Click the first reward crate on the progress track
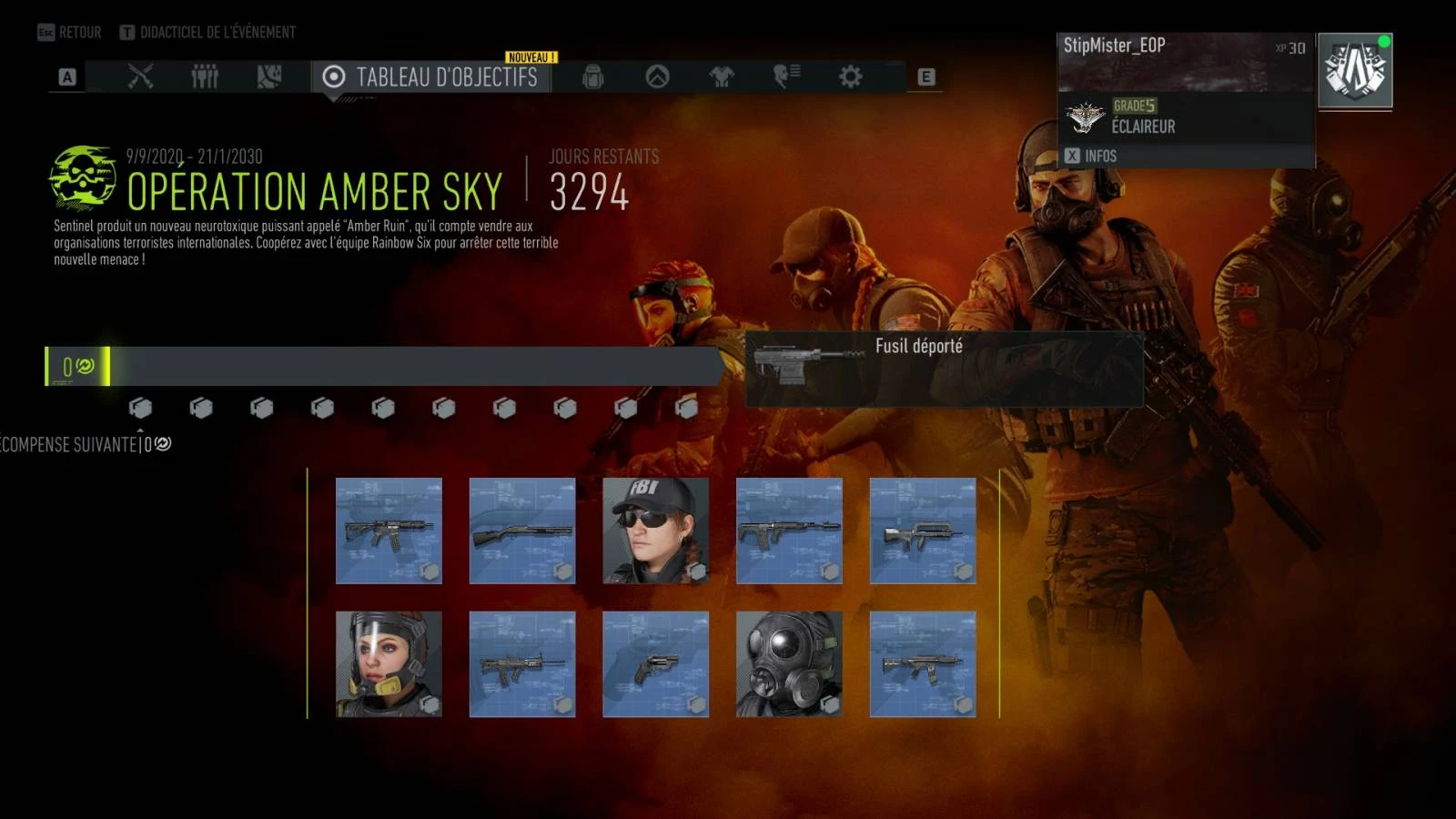This screenshot has height=819, width=1456. point(142,409)
